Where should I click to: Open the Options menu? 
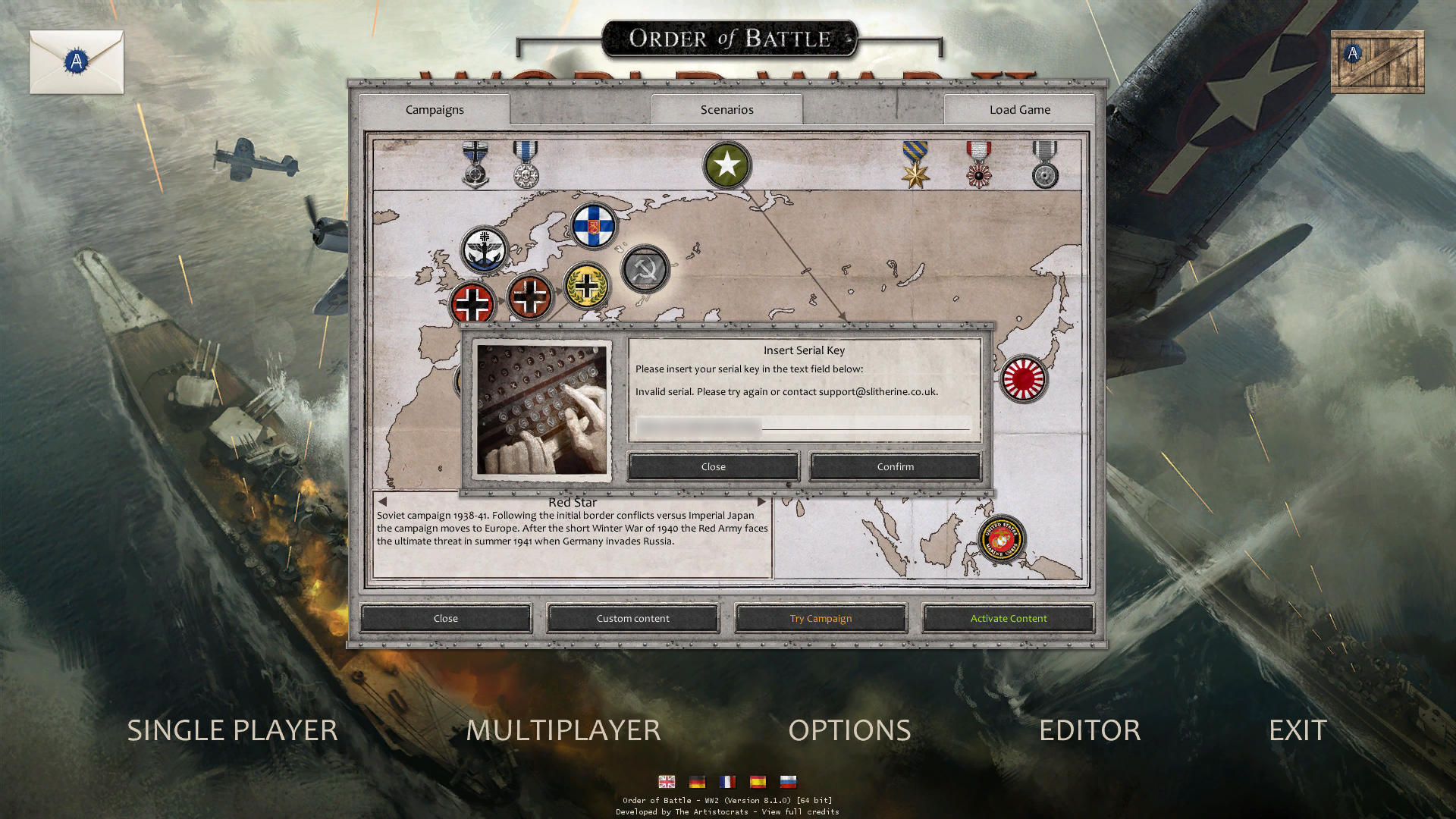pos(849,730)
